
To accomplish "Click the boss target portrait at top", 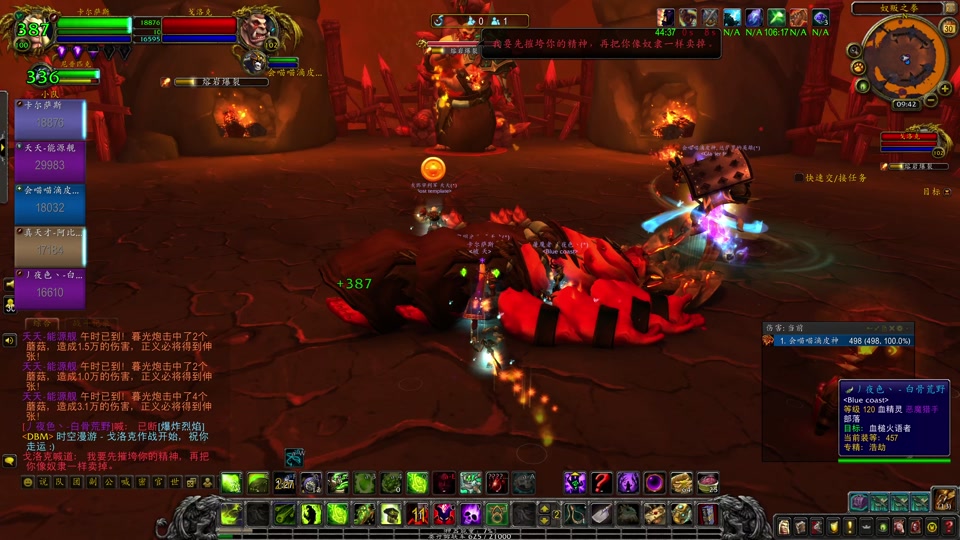I will pos(257,30).
